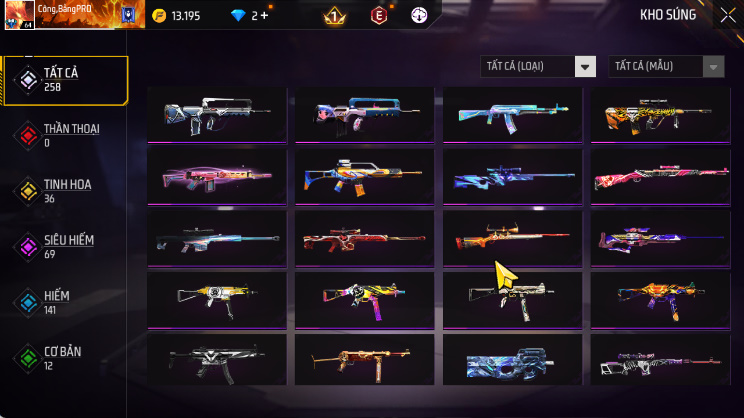The image size is (744, 418).
Task: Select the red-and-pink SKS rifle skin
Action: coord(659,176)
